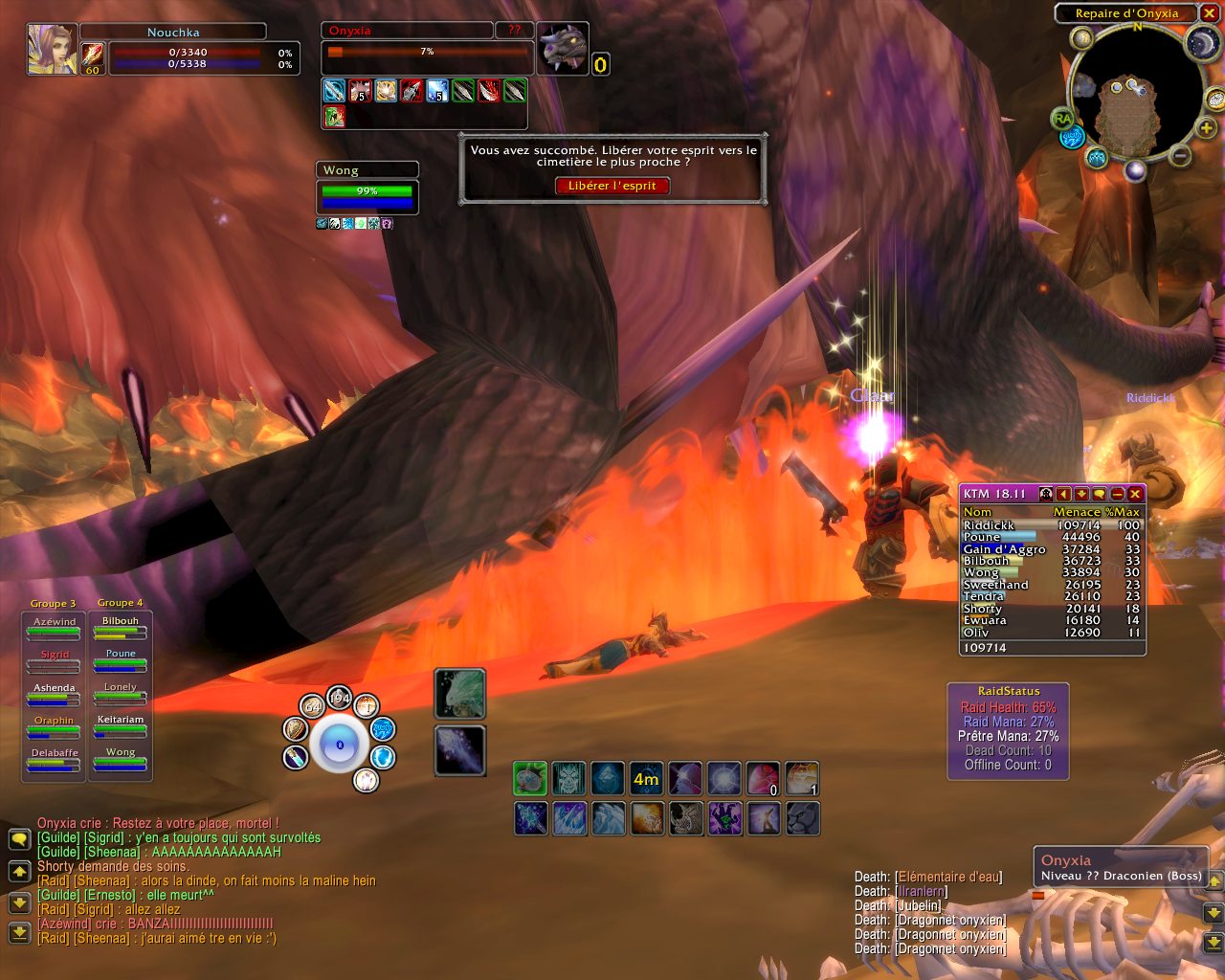Click the Libérer l'esprit button
Screen dimensions: 1225x980
[612, 186]
